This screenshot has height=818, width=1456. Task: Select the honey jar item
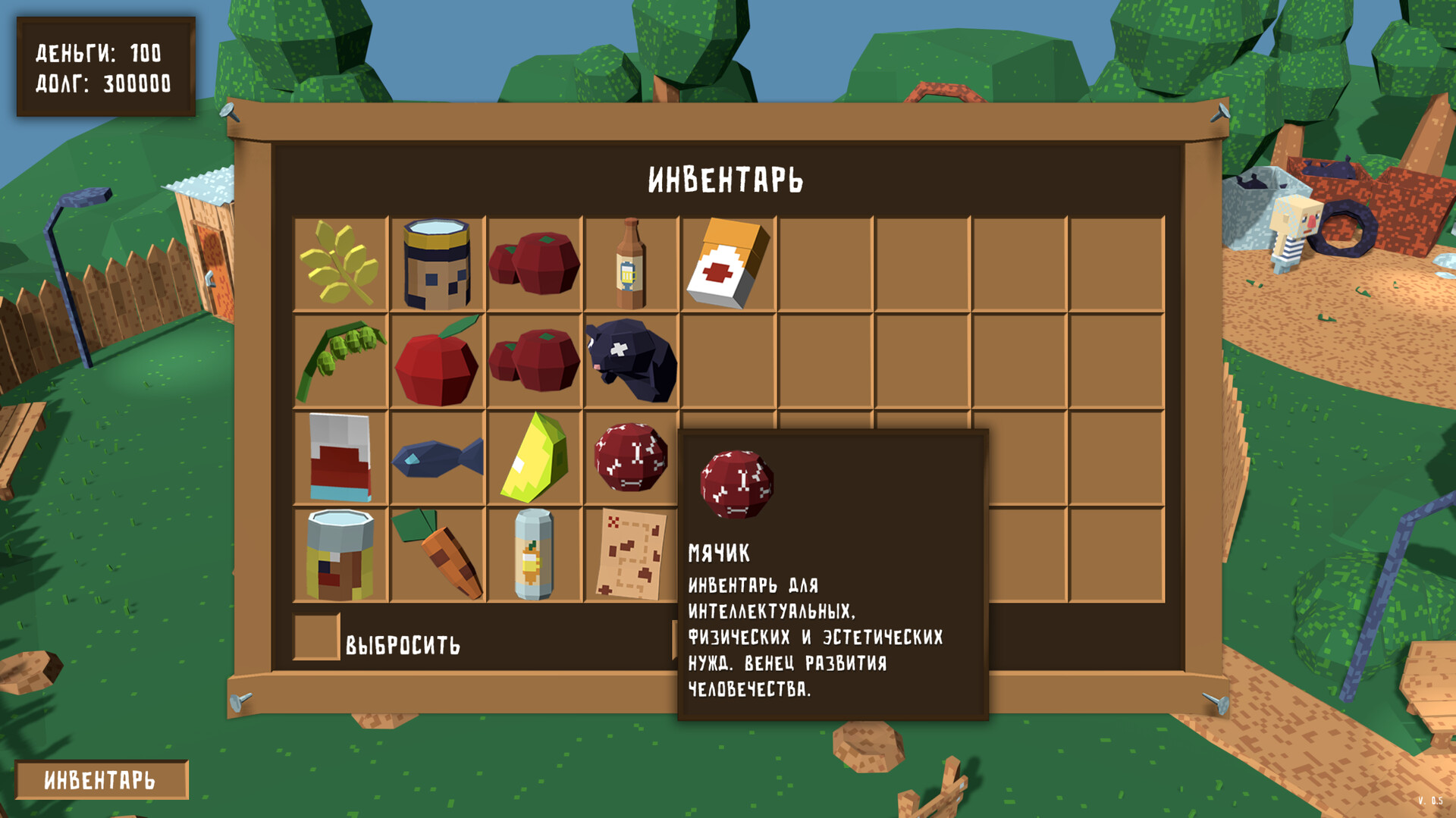click(x=438, y=264)
